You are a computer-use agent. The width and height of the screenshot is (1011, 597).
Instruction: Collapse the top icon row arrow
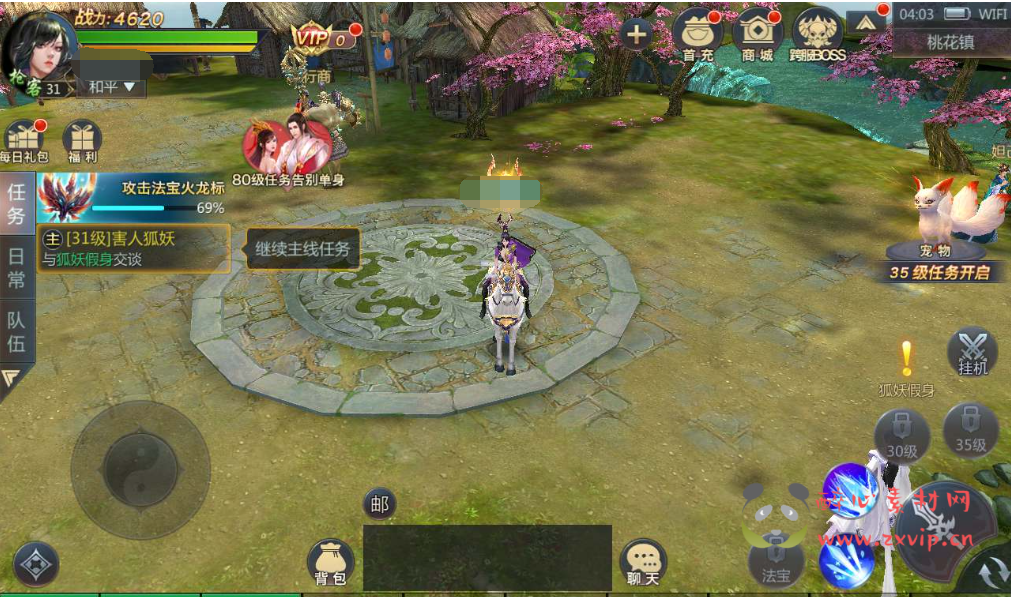tap(864, 22)
